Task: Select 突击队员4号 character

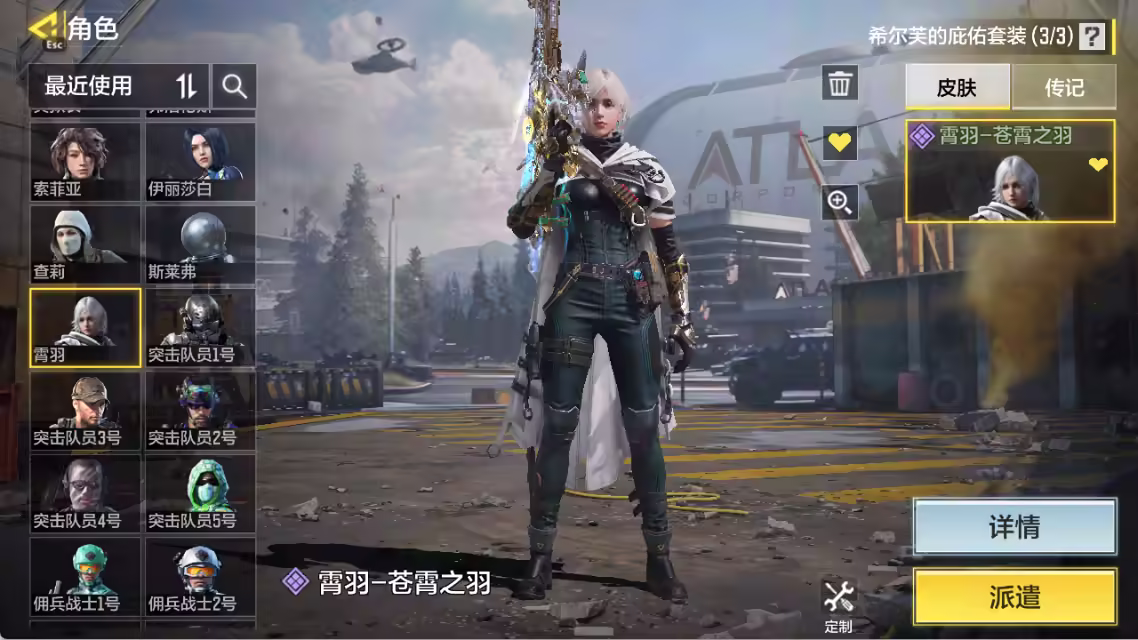Action: point(85,493)
